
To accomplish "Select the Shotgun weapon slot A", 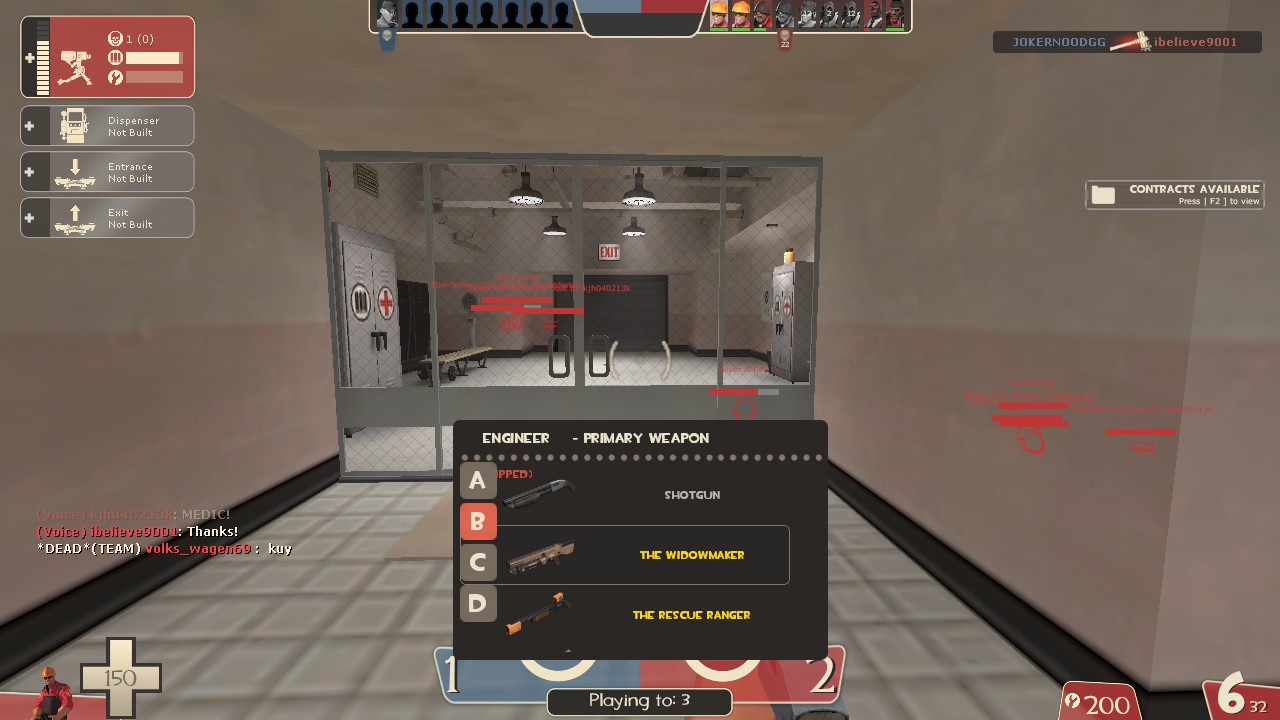I will pyautogui.click(x=478, y=481).
